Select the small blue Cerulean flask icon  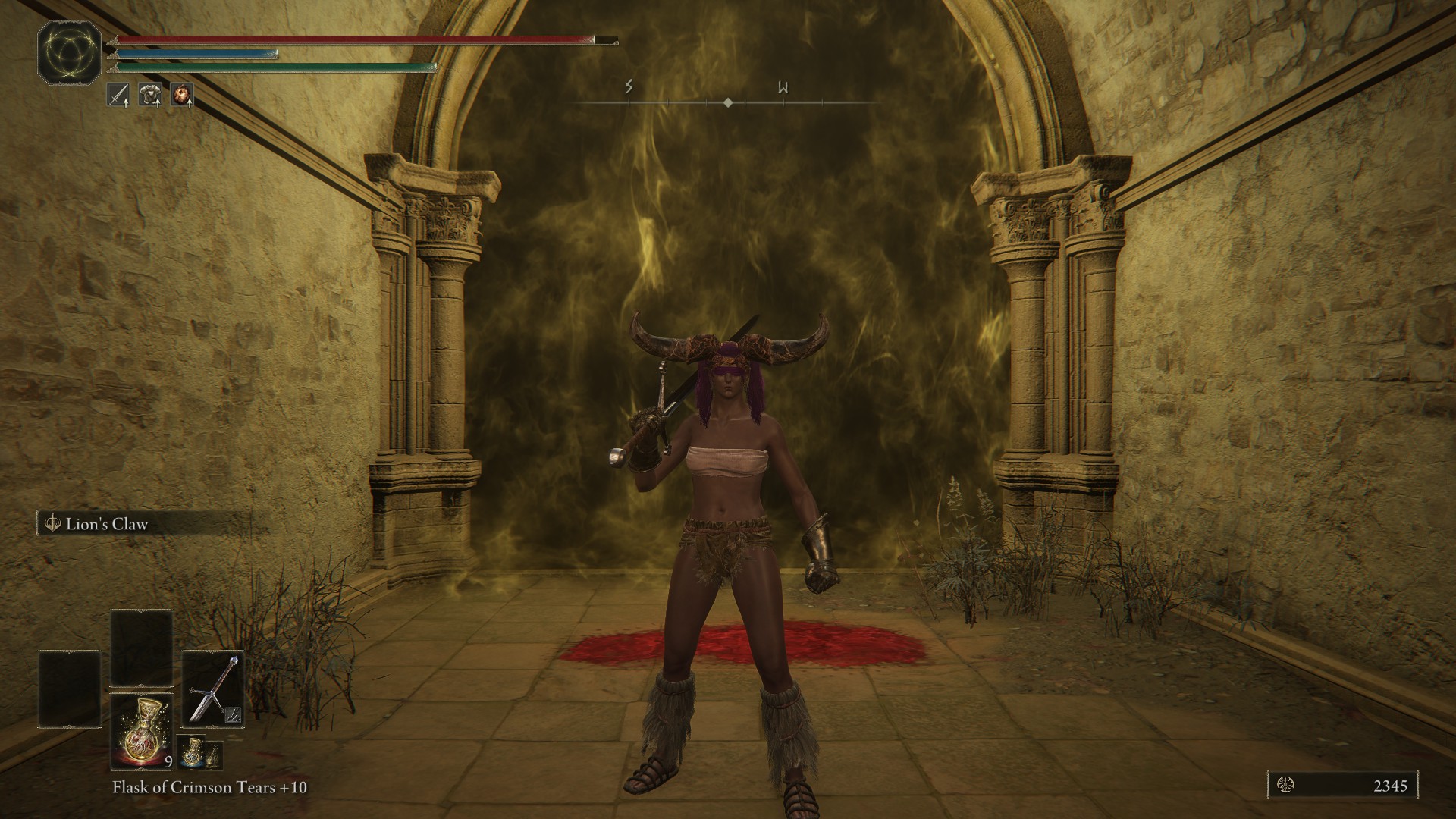pyautogui.click(x=190, y=753)
